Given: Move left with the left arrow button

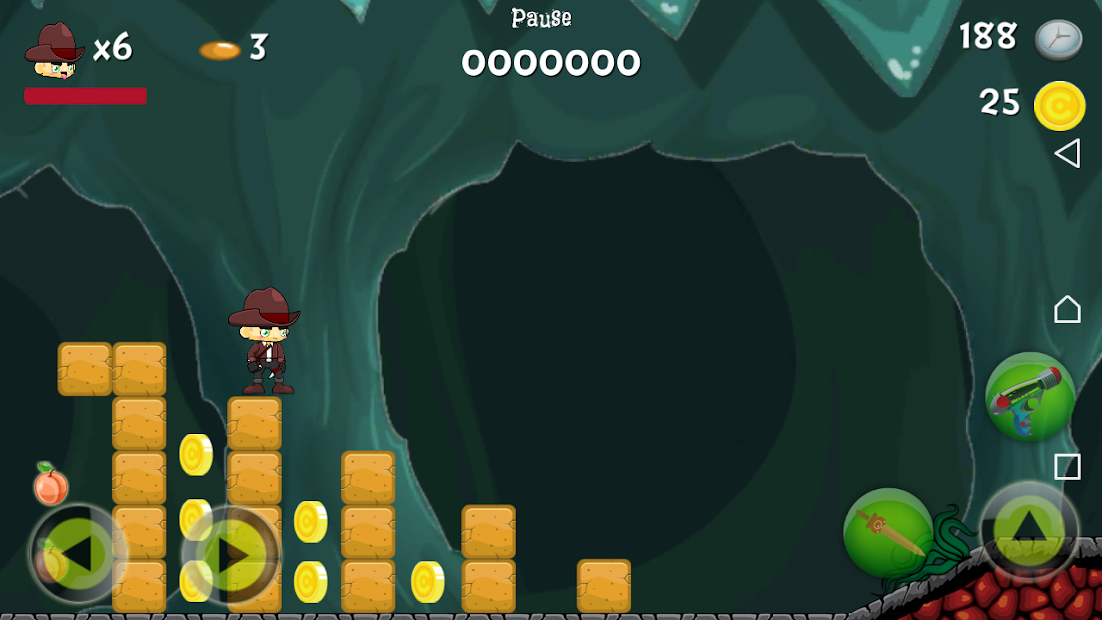Looking at the screenshot, I should [76, 553].
